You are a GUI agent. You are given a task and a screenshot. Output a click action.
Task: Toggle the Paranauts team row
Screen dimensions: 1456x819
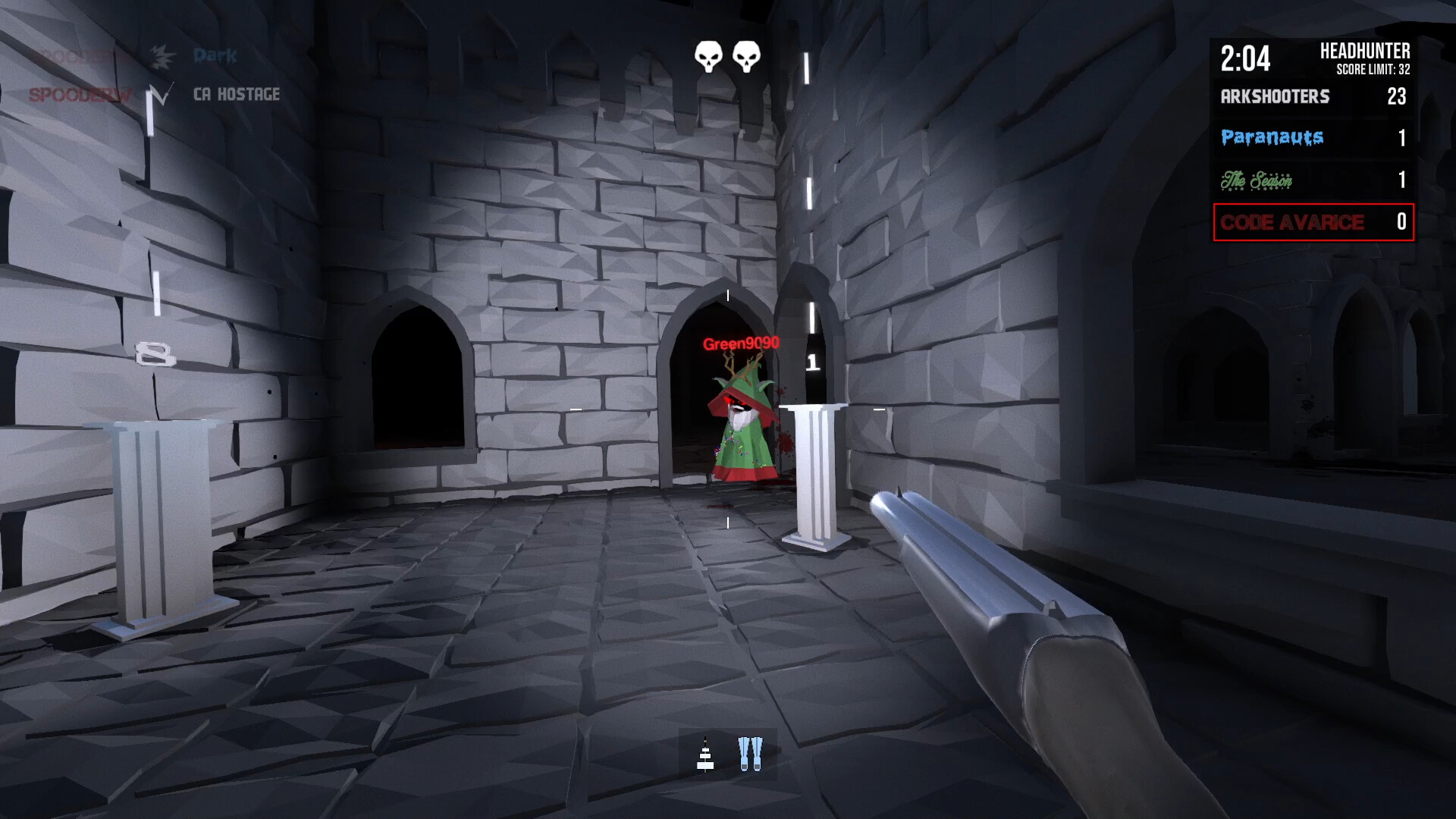tap(1312, 137)
